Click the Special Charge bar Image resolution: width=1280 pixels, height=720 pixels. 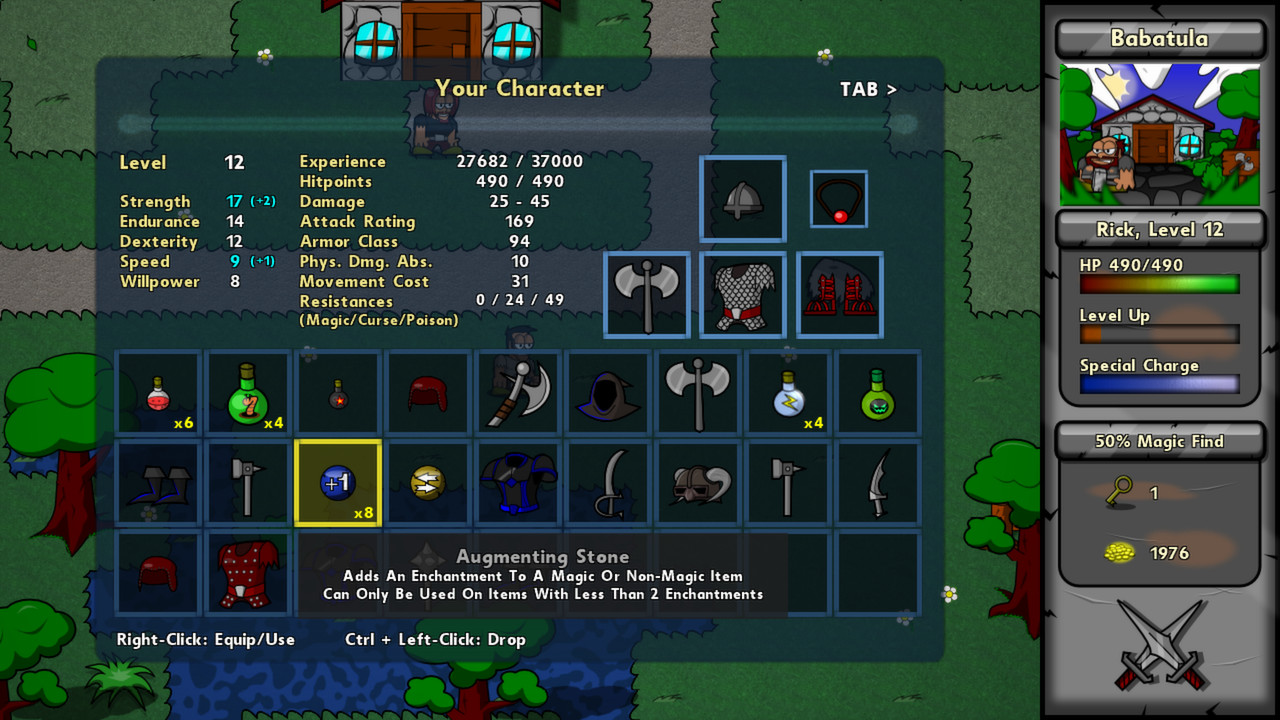click(1158, 383)
